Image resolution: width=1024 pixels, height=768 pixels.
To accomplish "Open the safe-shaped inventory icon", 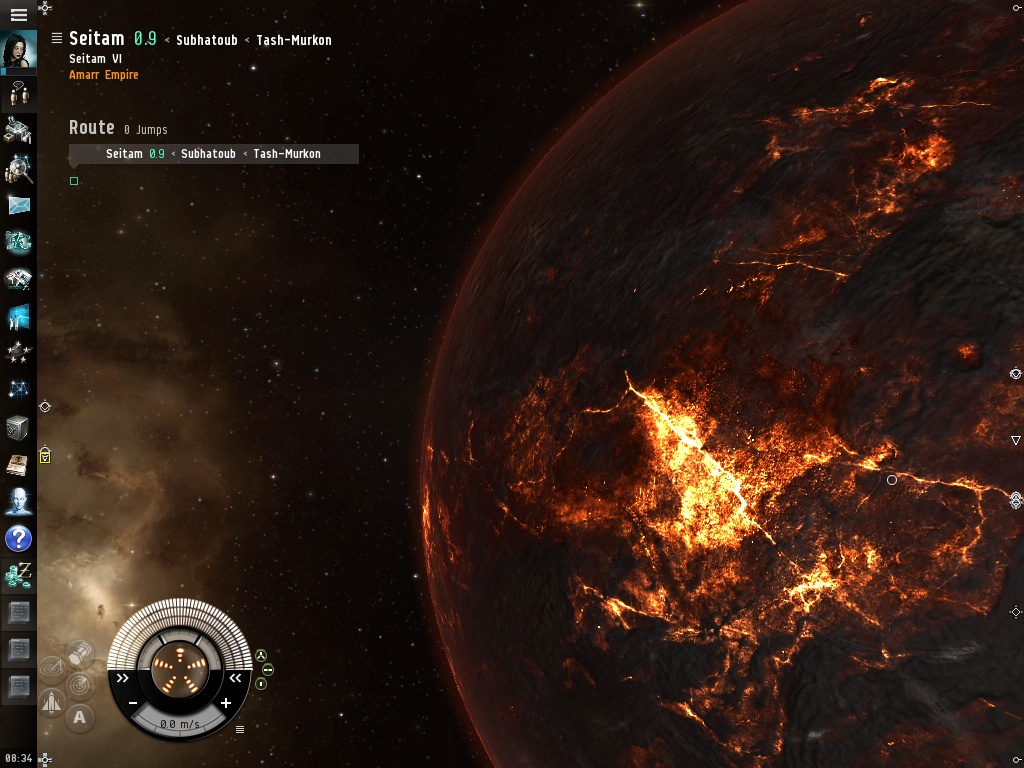I will coord(18,428).
